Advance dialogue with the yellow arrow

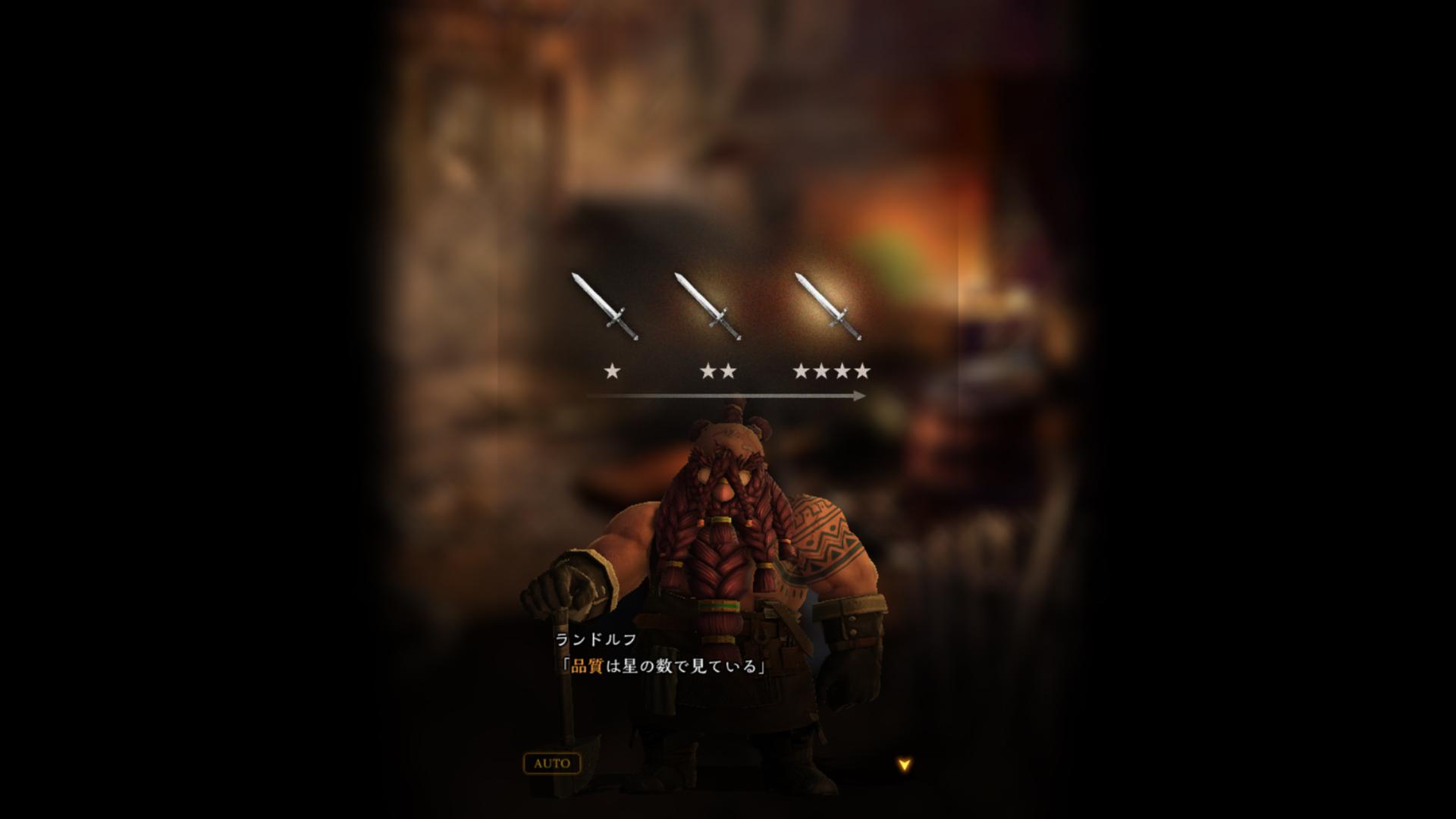click(903, 764)
